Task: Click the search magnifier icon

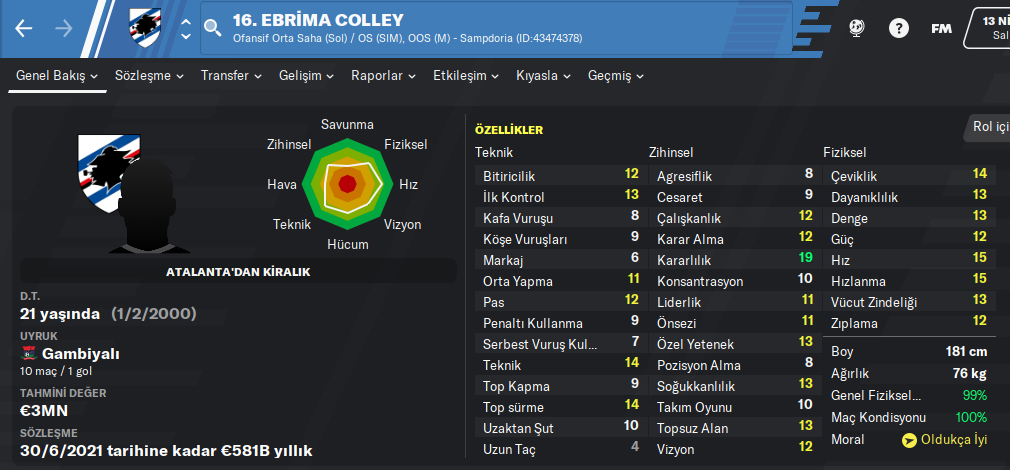Action: click(212, 28)
